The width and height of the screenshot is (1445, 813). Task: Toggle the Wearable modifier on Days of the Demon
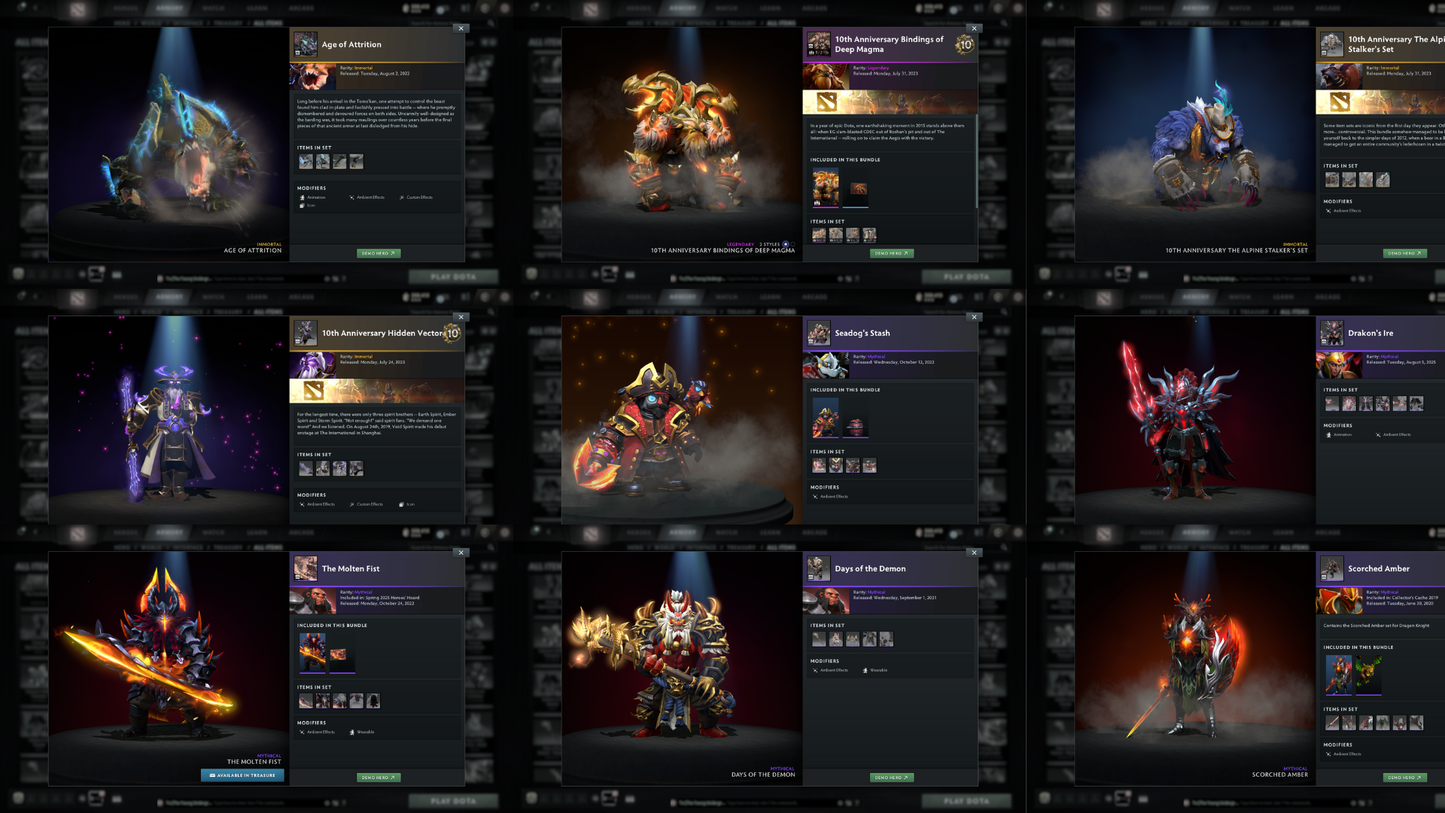(x=866, y=671)
